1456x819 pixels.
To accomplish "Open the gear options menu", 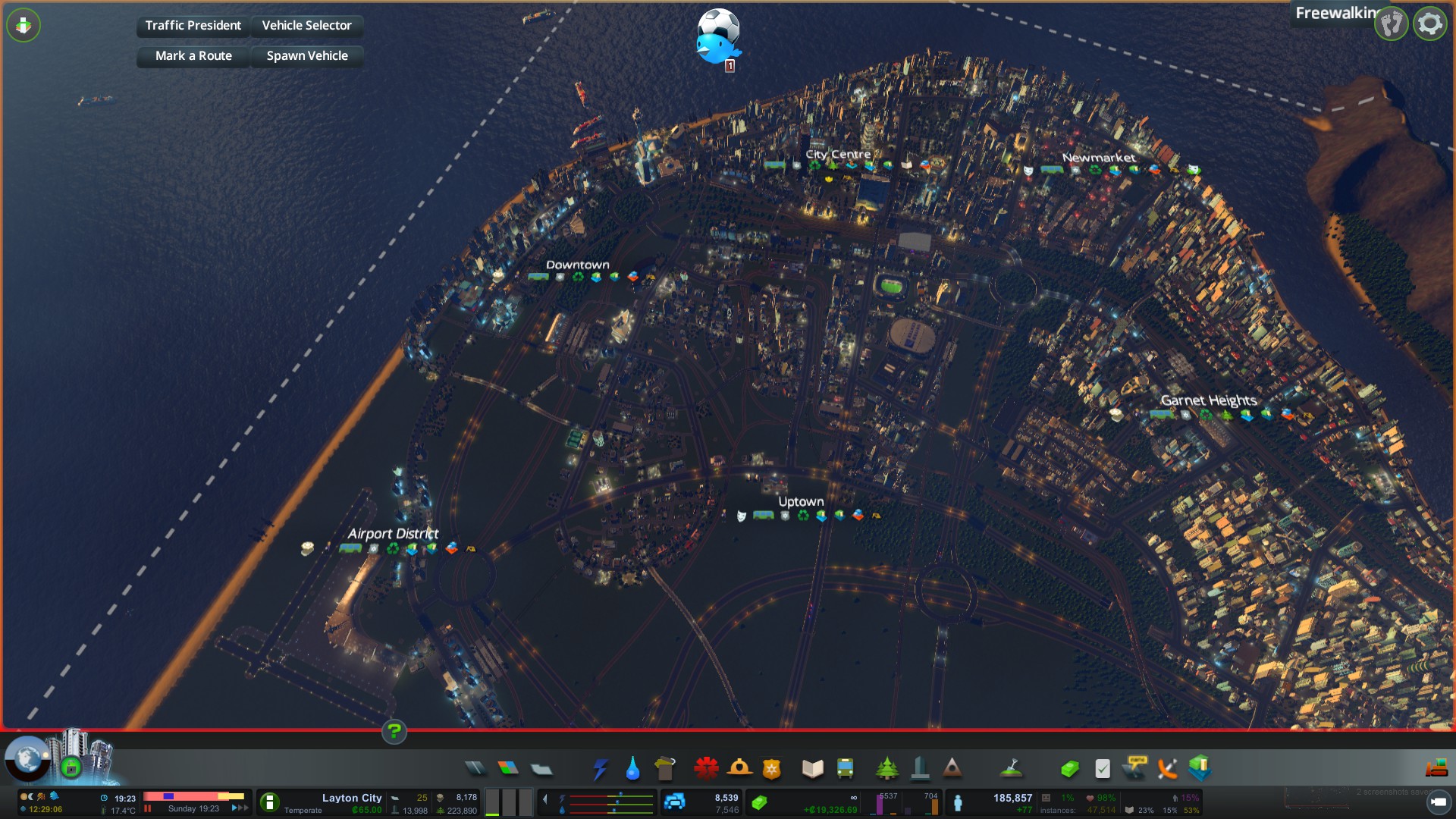I will (x=1429, y=24).
